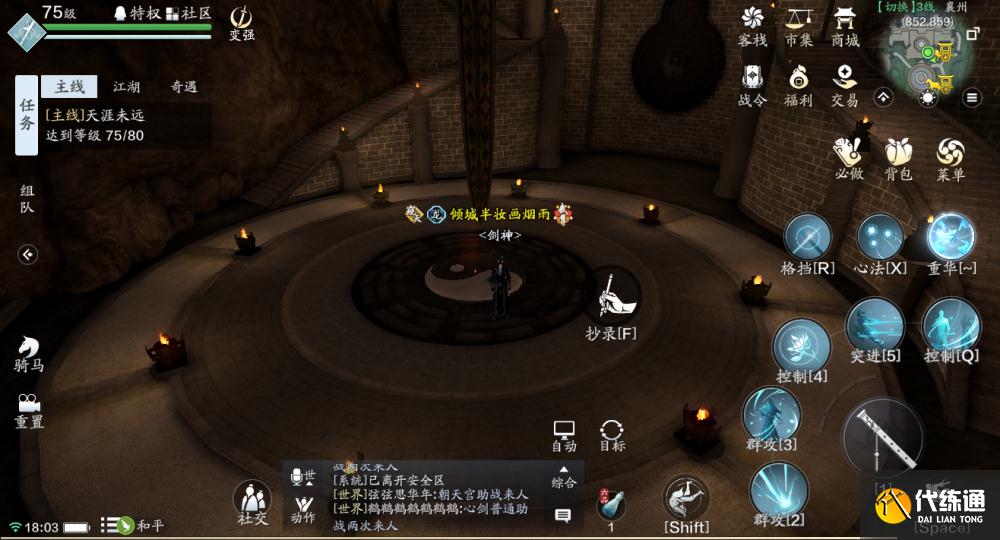The image size is (1000, 540).
Task: Open the 市集 market
Action: [799, 24]
